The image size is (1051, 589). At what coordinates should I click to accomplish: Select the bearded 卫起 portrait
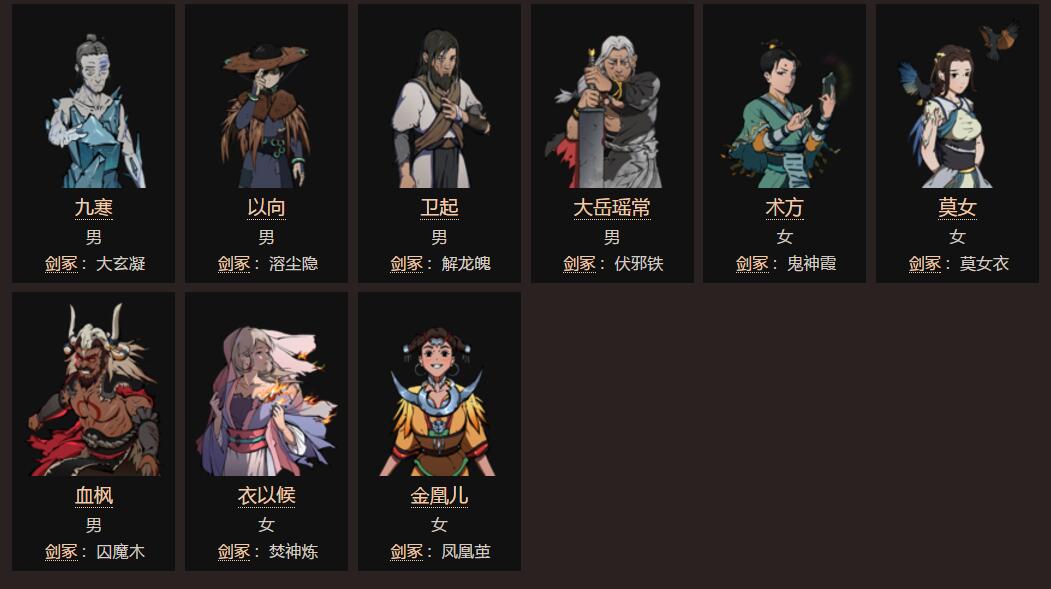(x=439, y=110)
